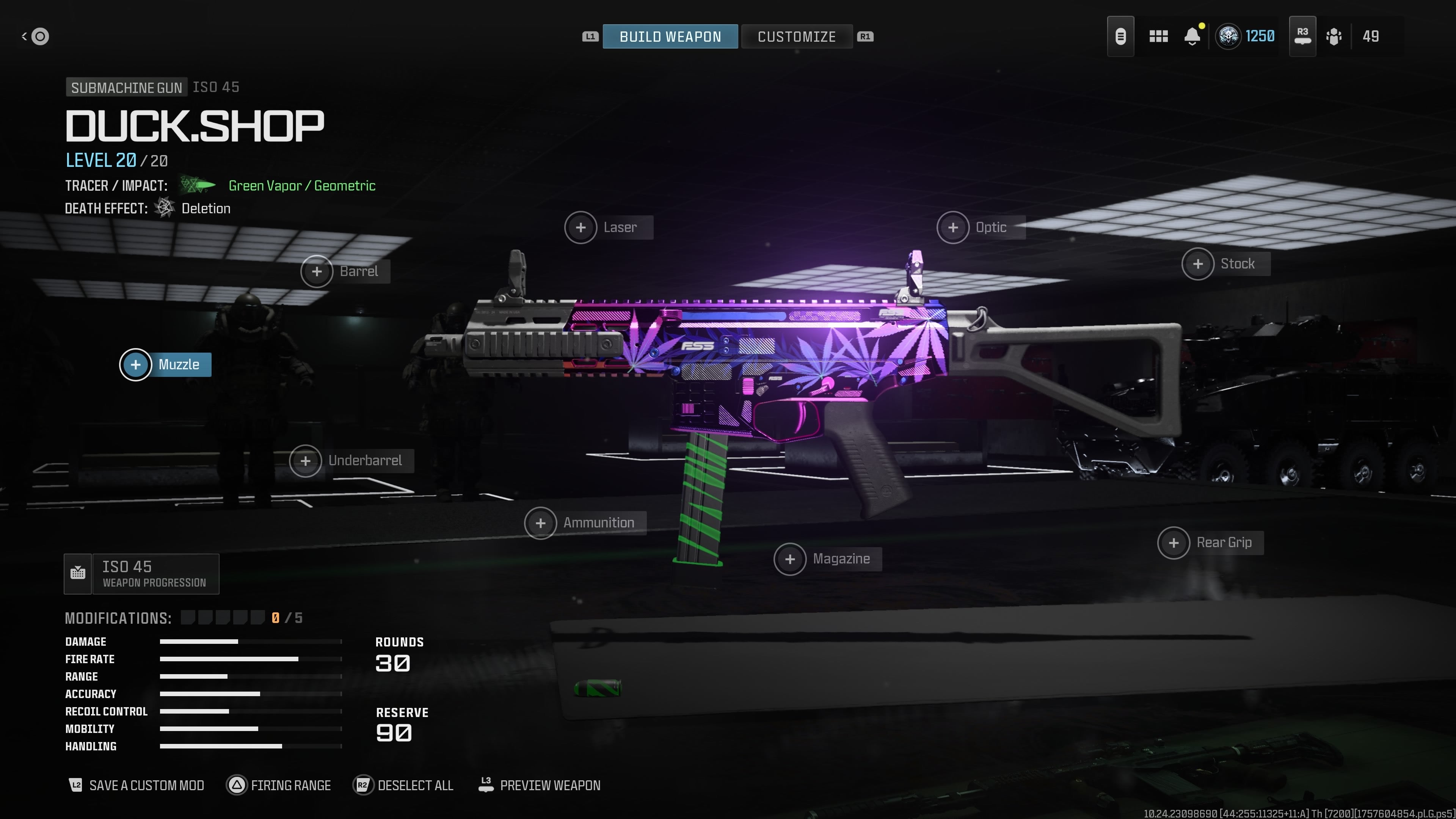This screenshot has height=819, width=1456.
Task: Open the COD Points balance 1250
Action: 1246,37
